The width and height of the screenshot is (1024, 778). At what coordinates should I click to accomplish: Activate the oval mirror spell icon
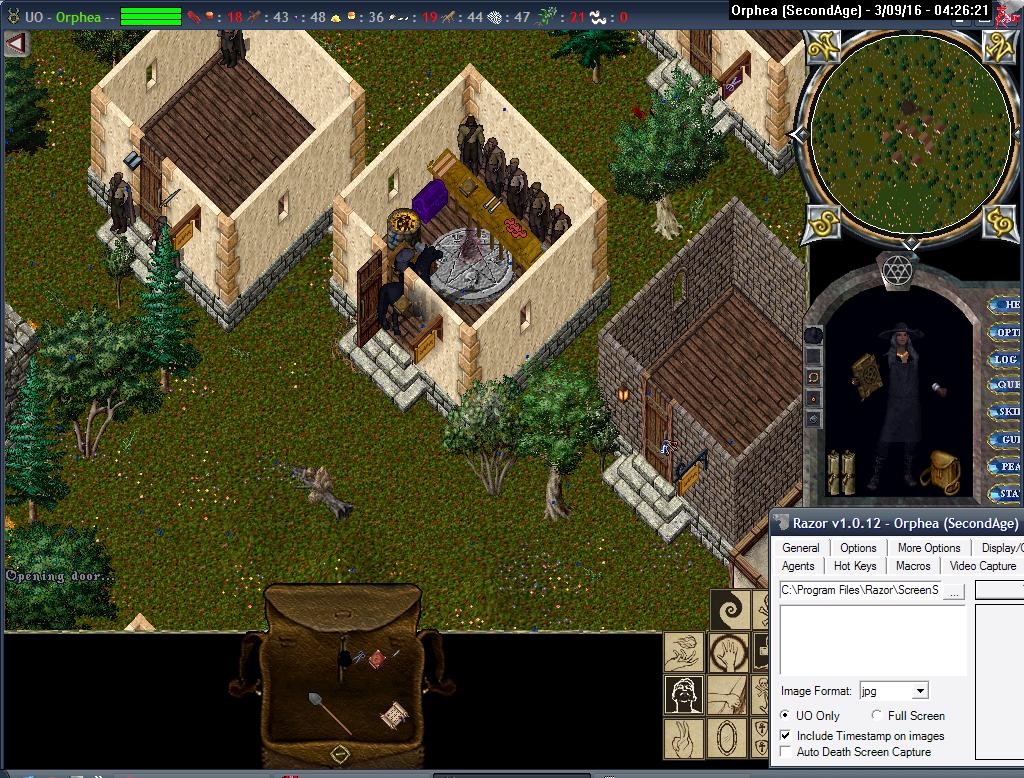click(x=729, y=739)
